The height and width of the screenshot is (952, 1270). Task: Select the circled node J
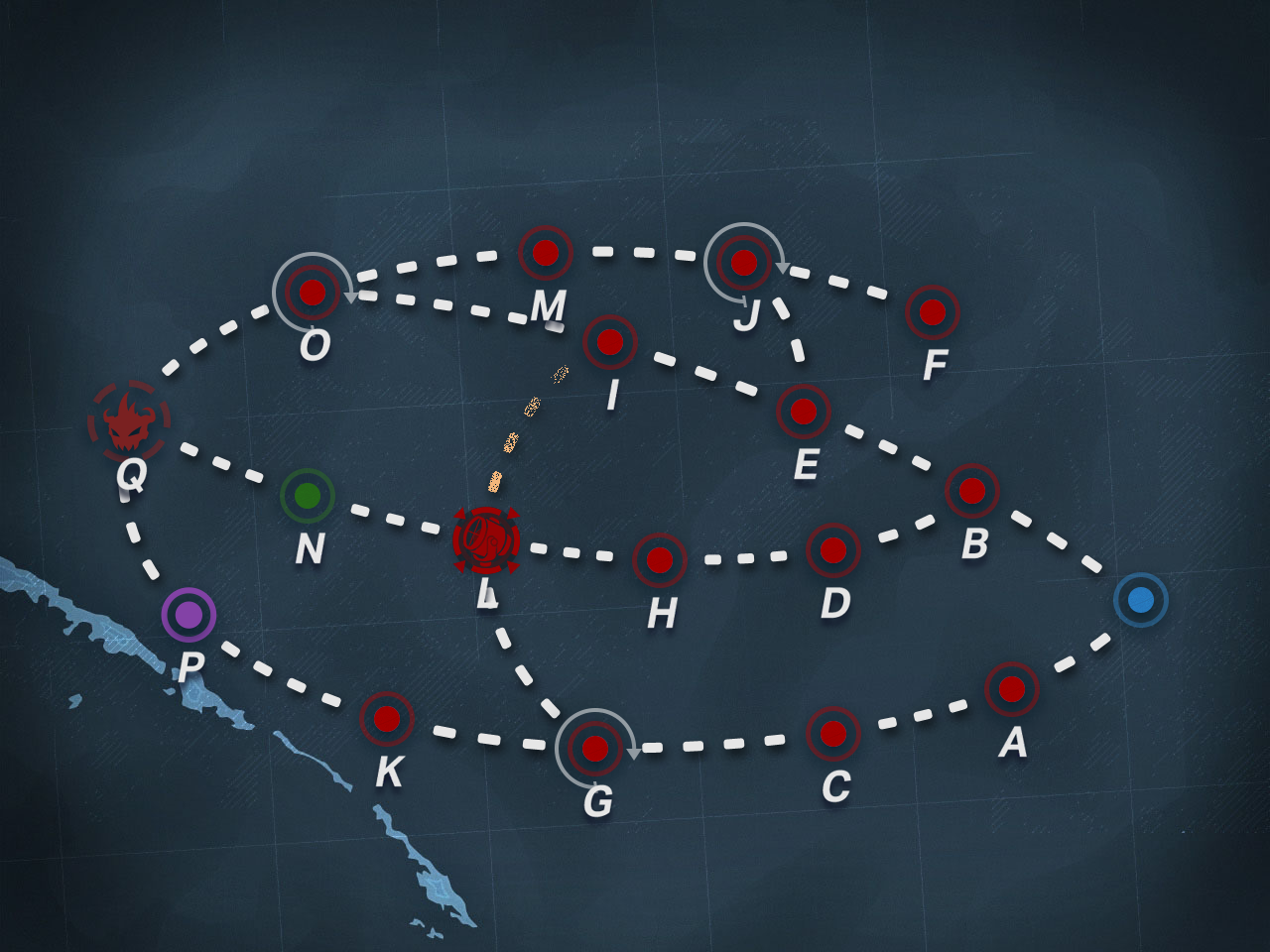pos(744,263)
